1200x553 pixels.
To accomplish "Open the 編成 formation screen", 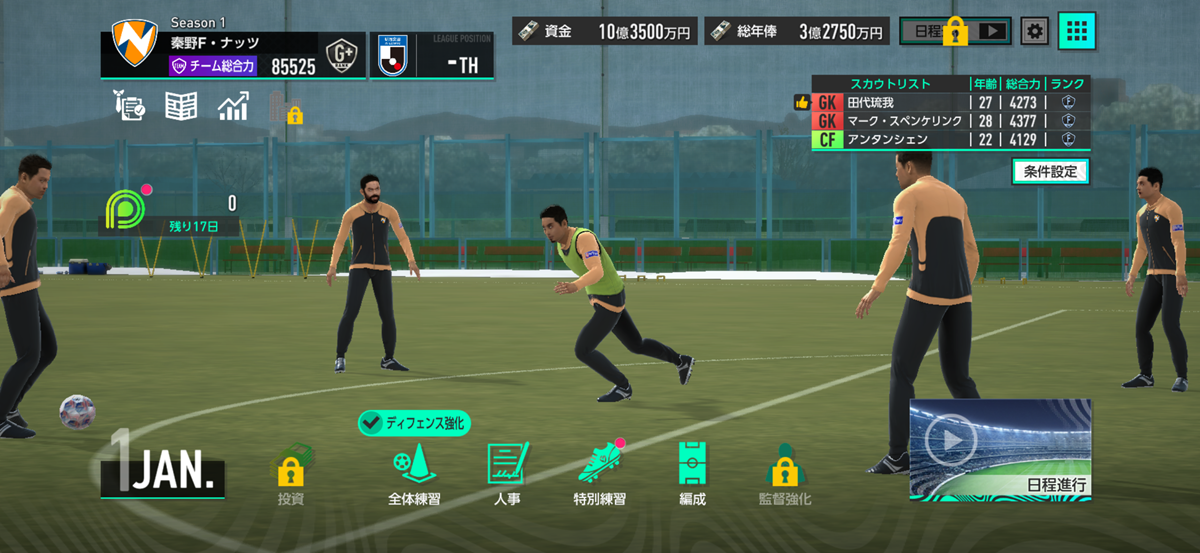I will (692, 472).
